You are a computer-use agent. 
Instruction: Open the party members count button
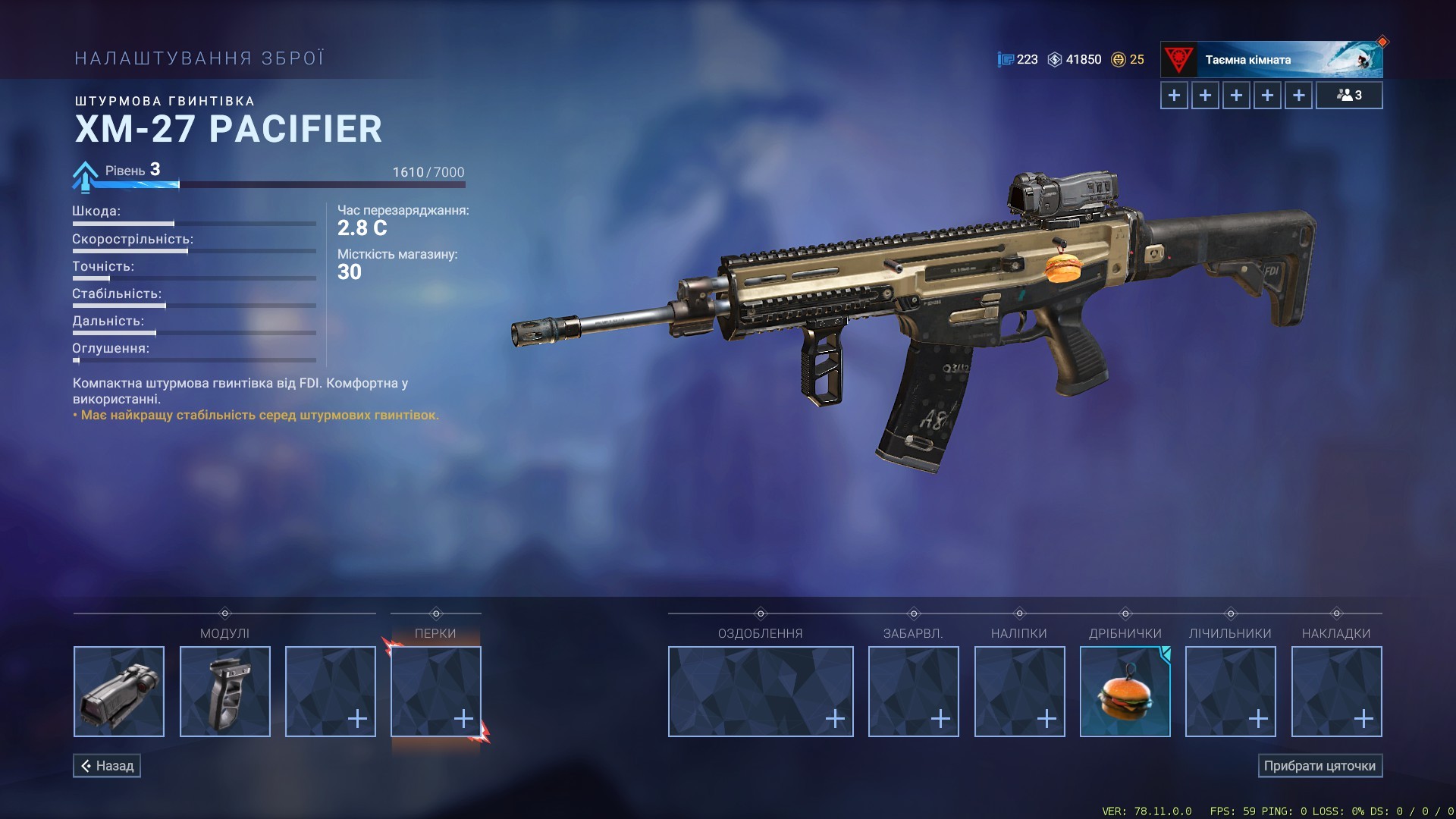tap(1349, 96)
